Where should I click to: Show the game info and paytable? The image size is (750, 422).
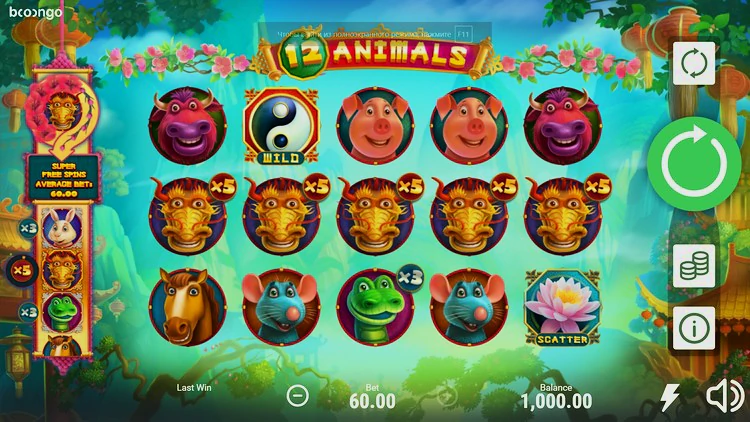tap(693, 327)
